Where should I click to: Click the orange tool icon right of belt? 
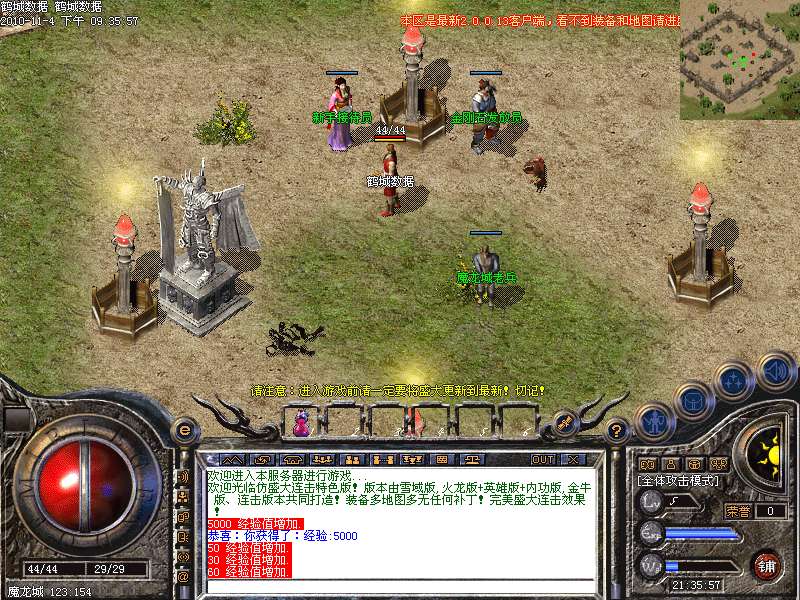tap(565, 424)
